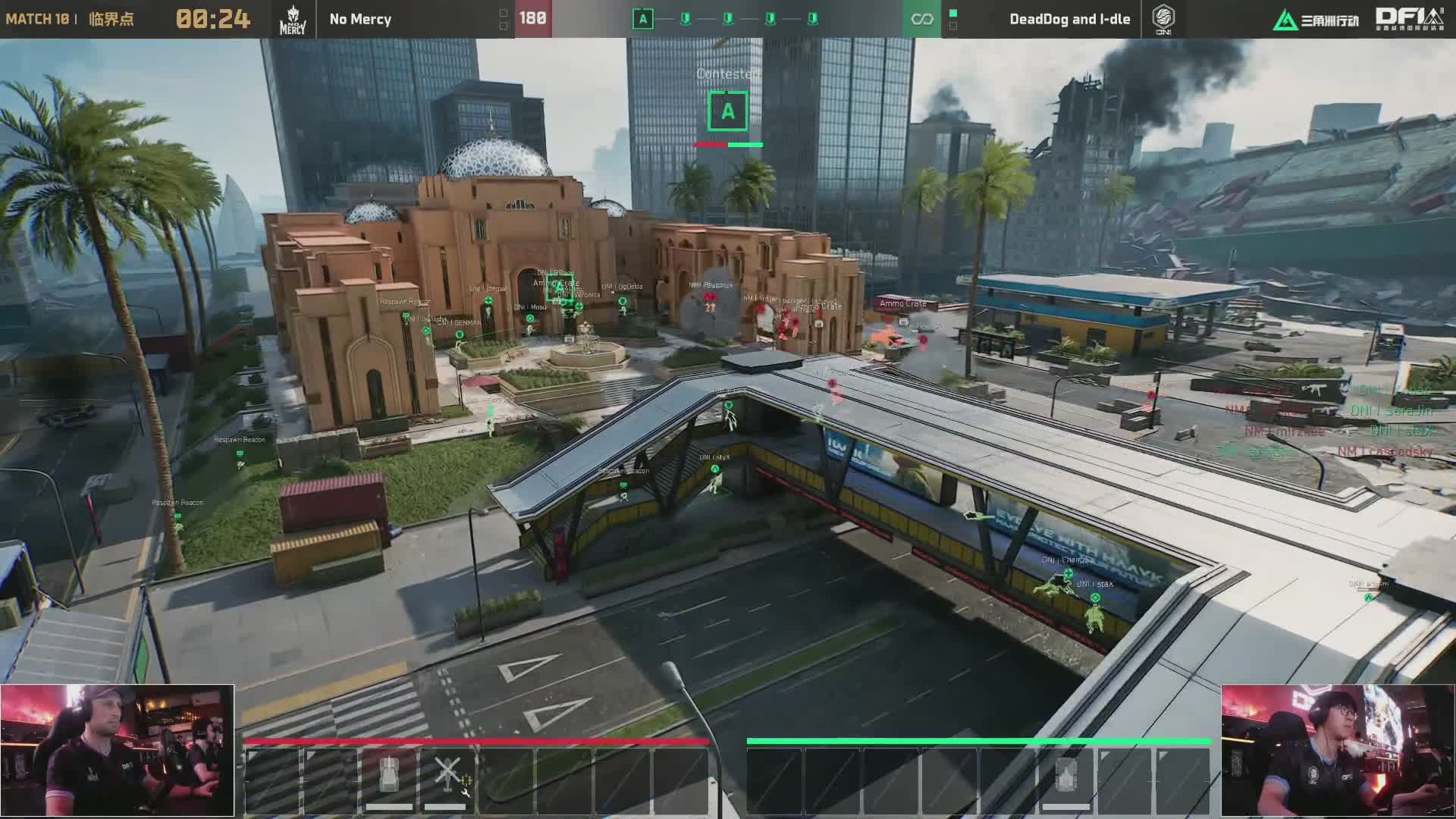Select the sector A marker in top bar
Screen dimensions: 1456x819
[642, 19]
